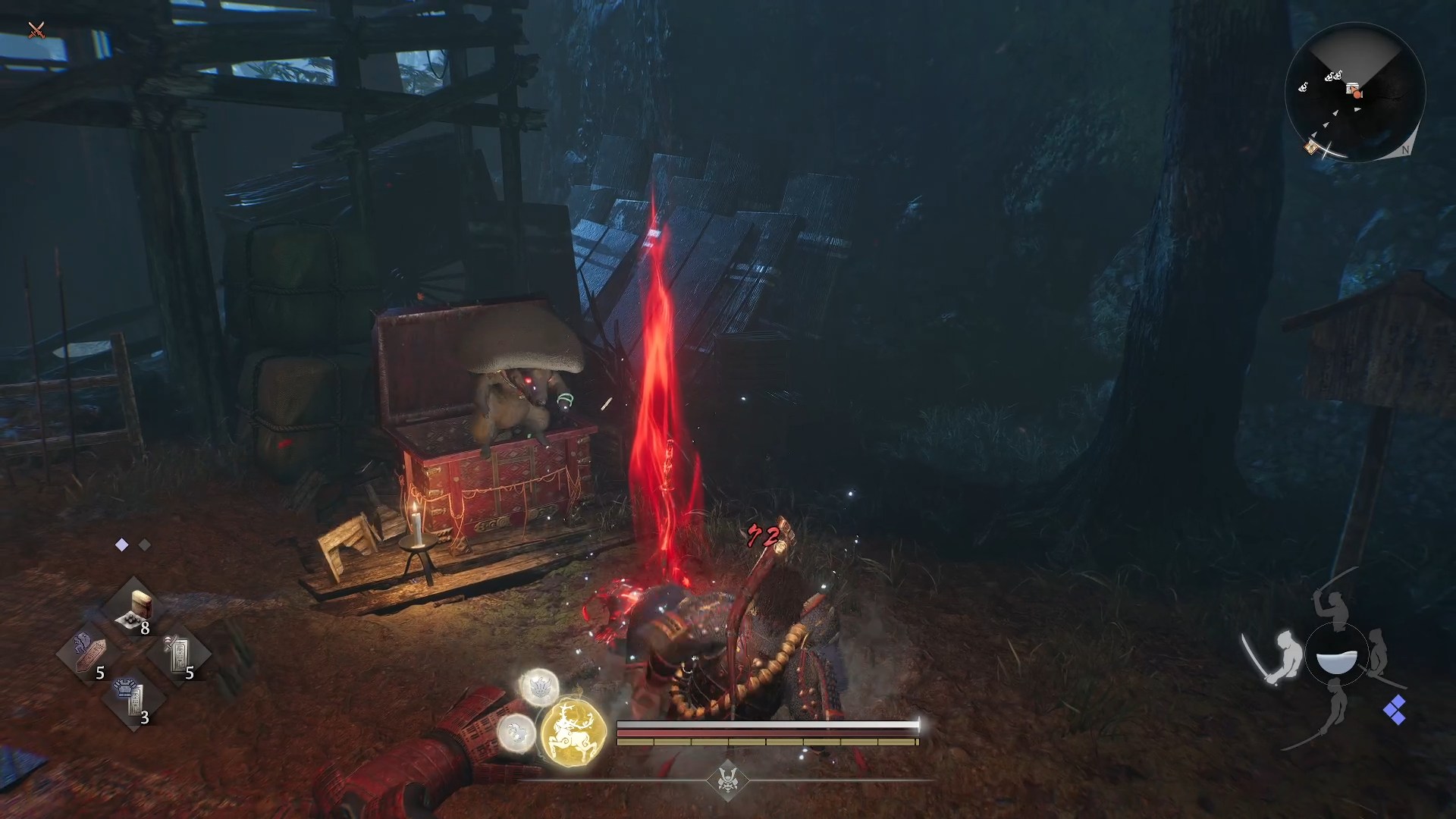Click the samurai helmet style emblem
Image resolution: width=1456 pixels, height=819 pixels.
[728, 780]
